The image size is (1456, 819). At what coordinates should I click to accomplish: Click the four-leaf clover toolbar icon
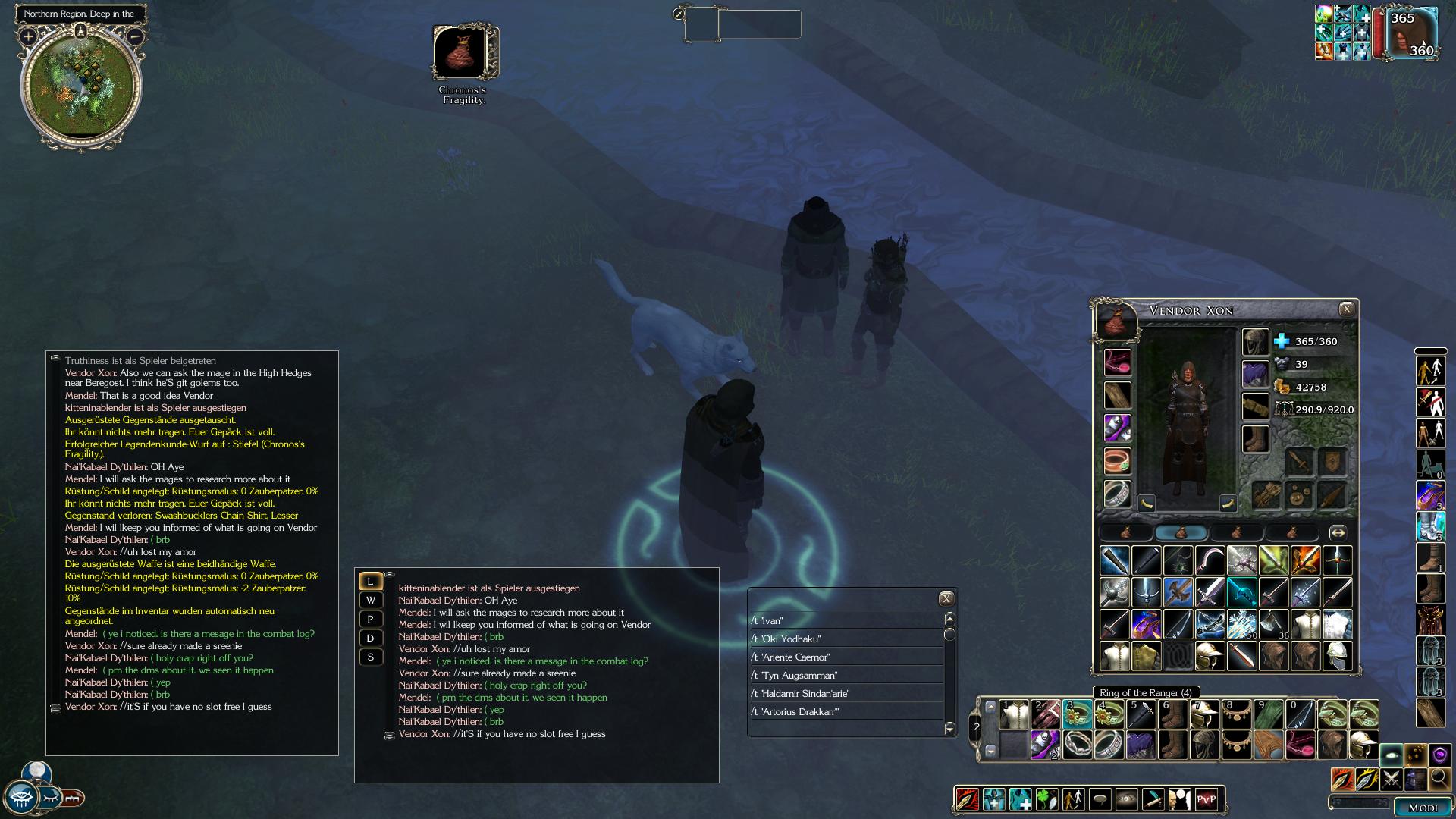coord(1046,799)
